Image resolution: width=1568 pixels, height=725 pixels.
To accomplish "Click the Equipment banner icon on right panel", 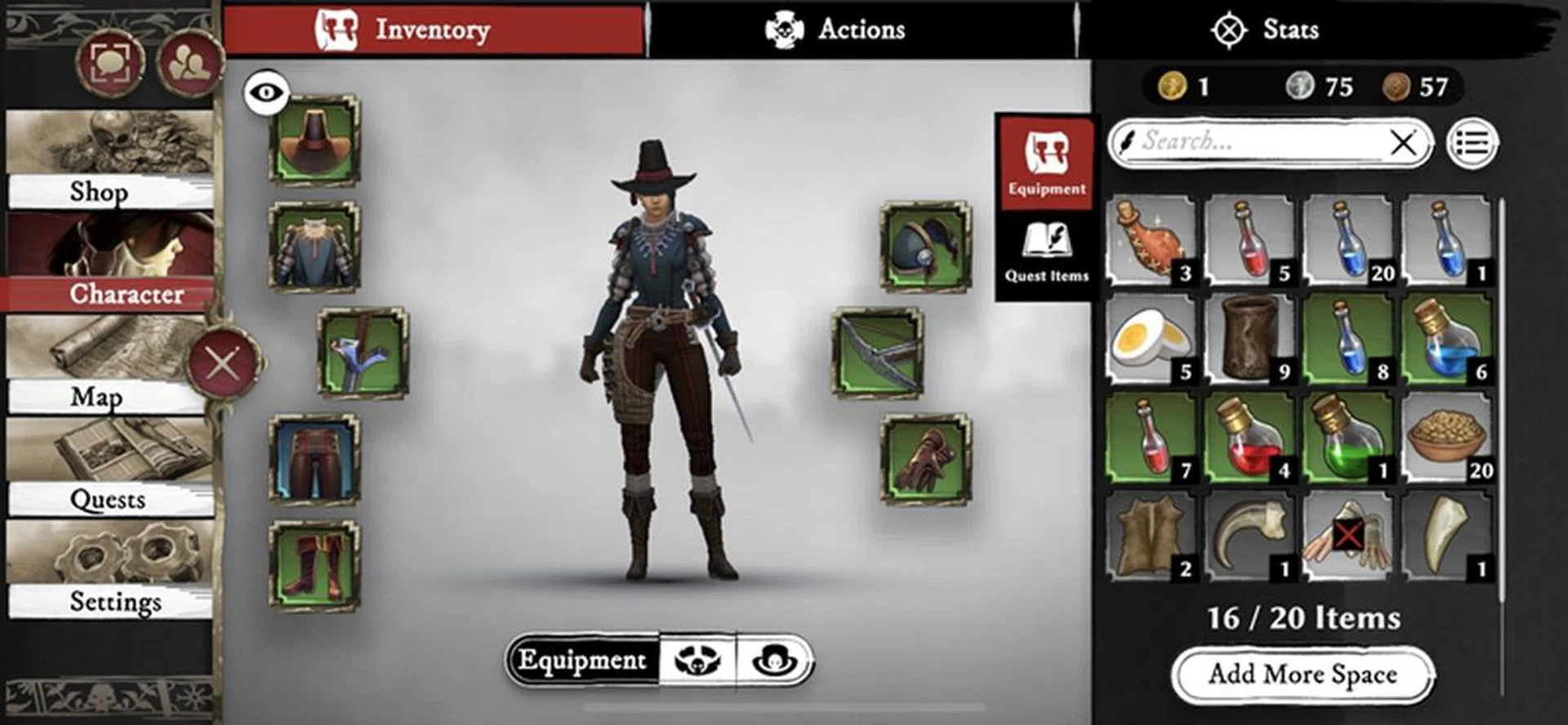I will (x=1045, y=163).
